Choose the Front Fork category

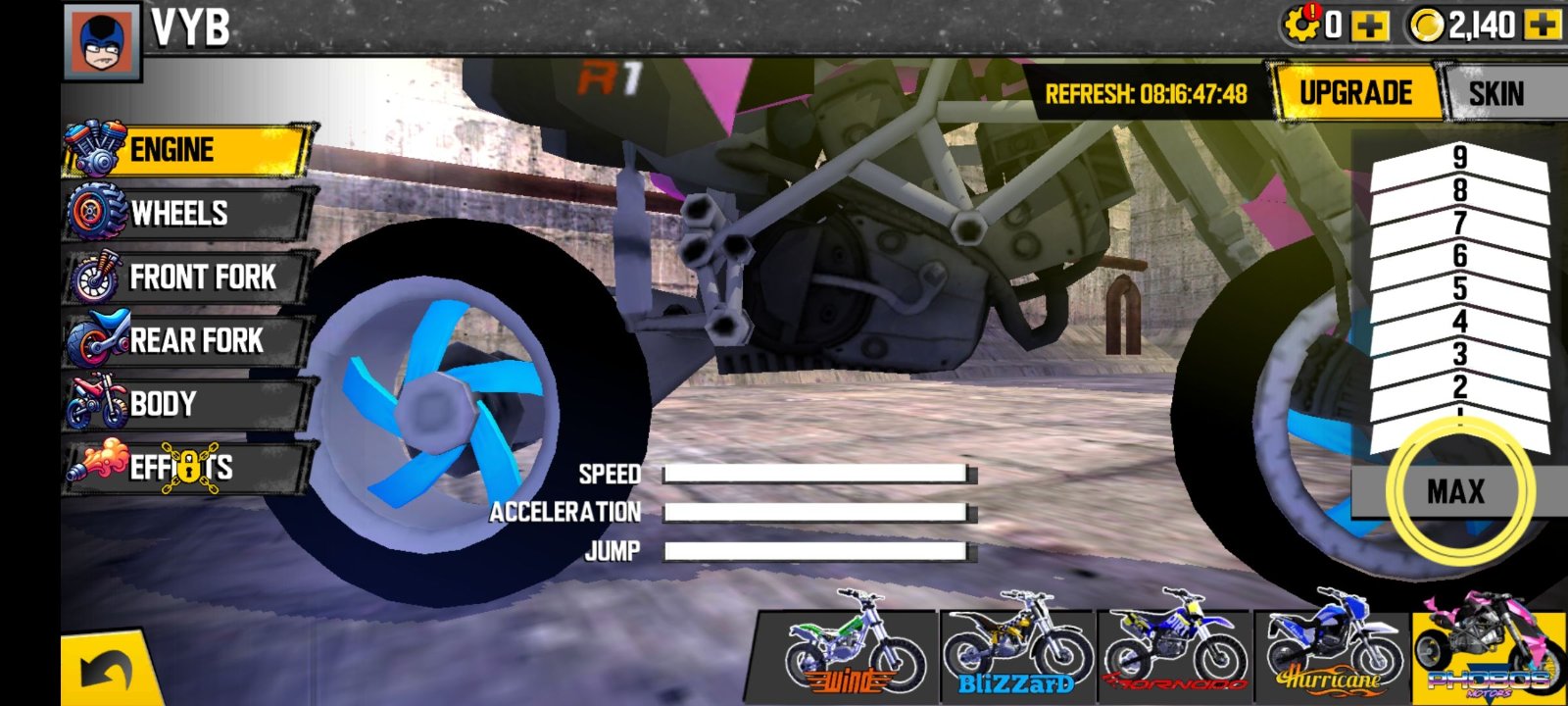(x=186, y=277)
